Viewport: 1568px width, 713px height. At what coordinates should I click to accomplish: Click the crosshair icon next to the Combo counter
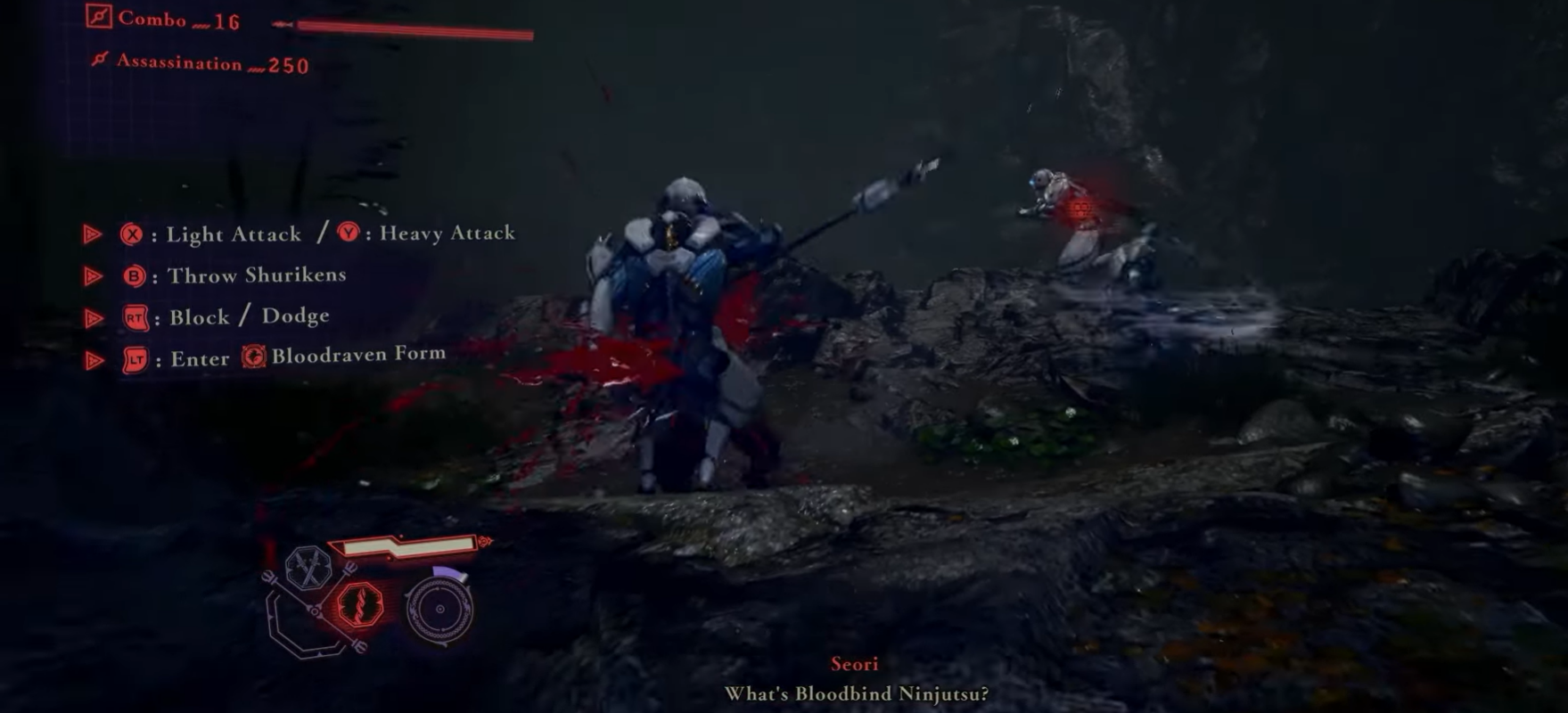point(98,17)
